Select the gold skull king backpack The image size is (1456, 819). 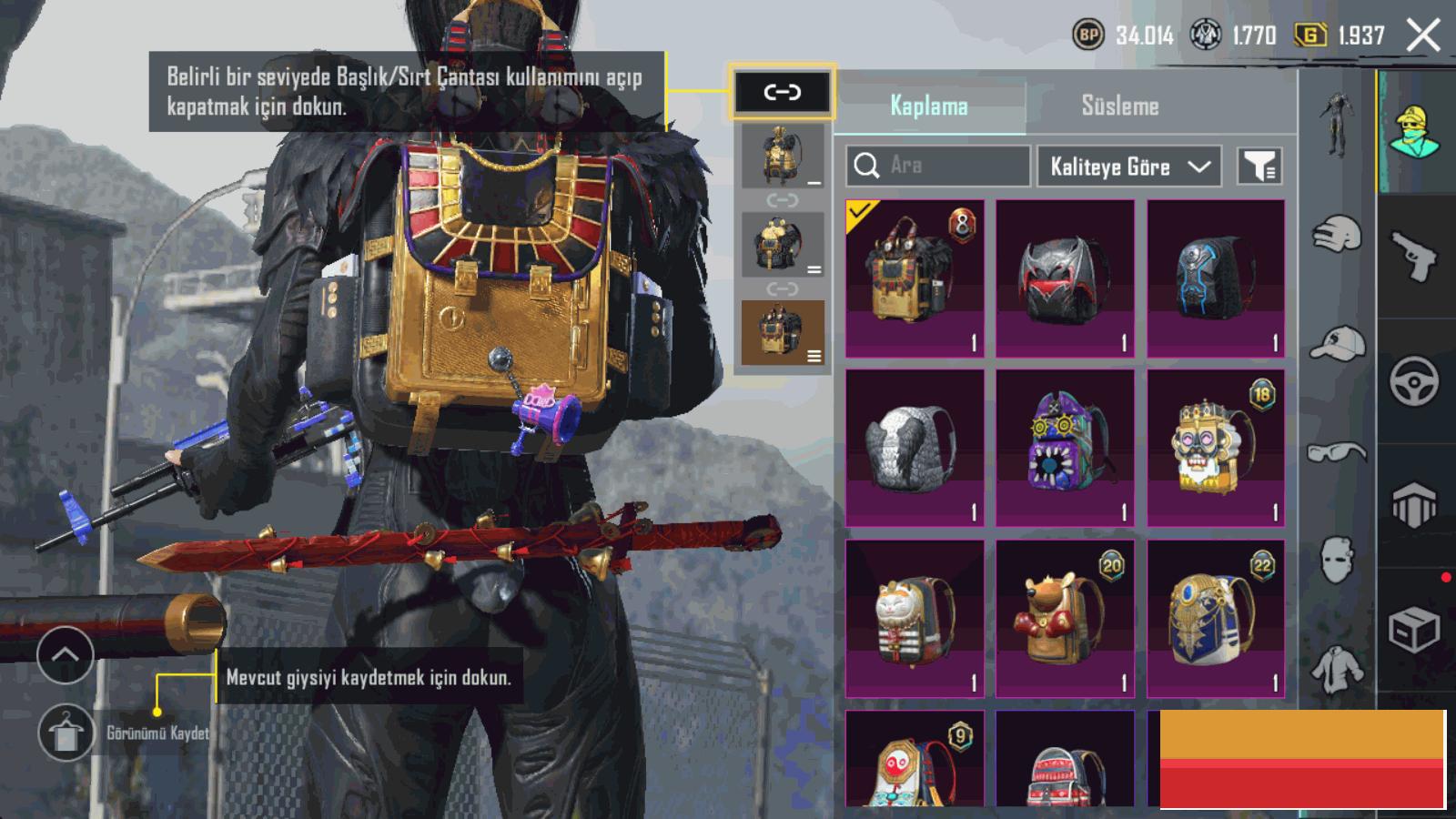(1216, 448)
